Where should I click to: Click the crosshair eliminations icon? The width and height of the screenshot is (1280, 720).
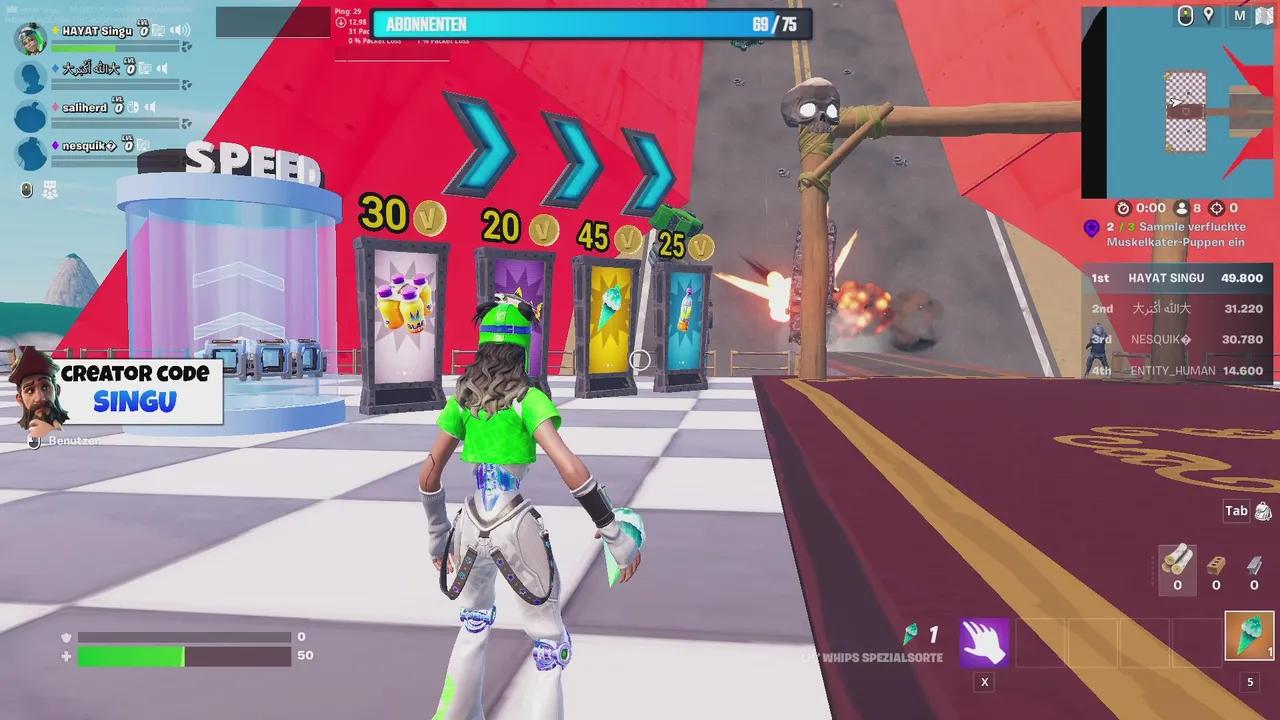click(x=1216, y=207)
